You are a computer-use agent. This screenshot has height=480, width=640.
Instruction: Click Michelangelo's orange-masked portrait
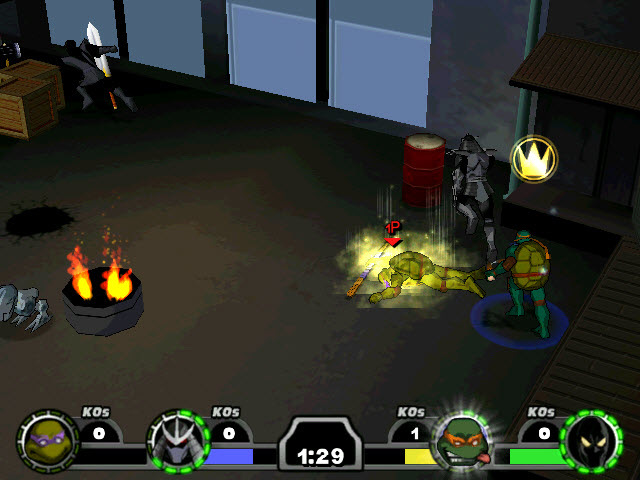(461, 442)
